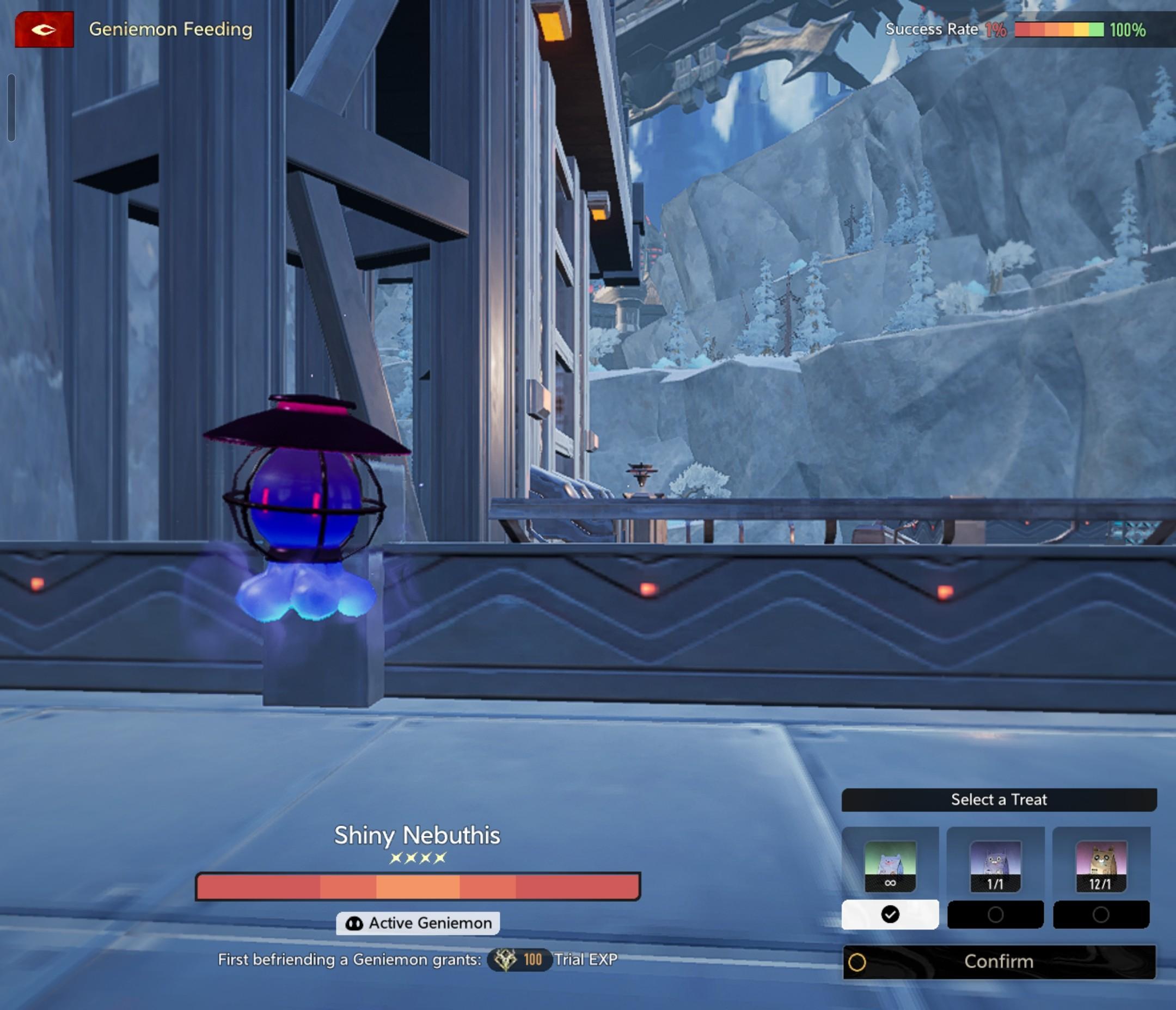1176x1010 pixels.
Task: Go back from Geniemon Feeding screen
Action: tap(44, 29)
